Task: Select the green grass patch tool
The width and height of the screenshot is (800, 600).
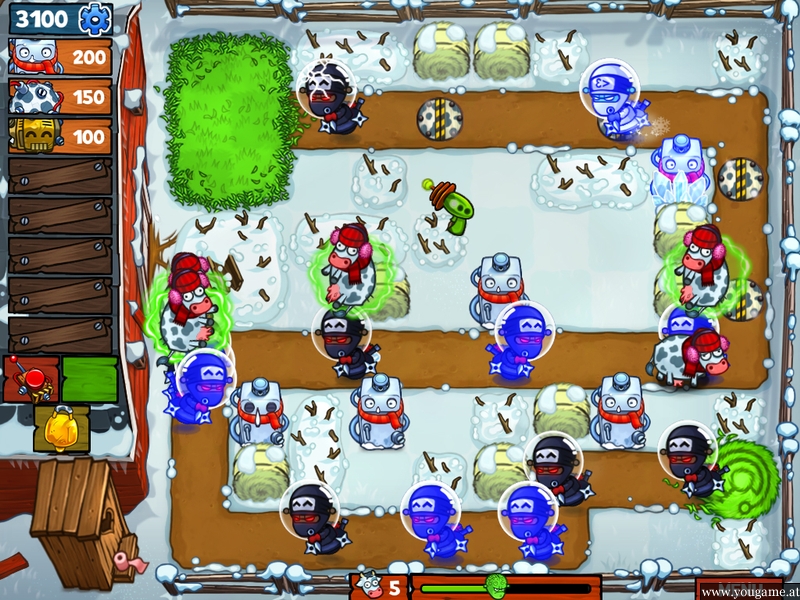Action: [x=90, y=378]
